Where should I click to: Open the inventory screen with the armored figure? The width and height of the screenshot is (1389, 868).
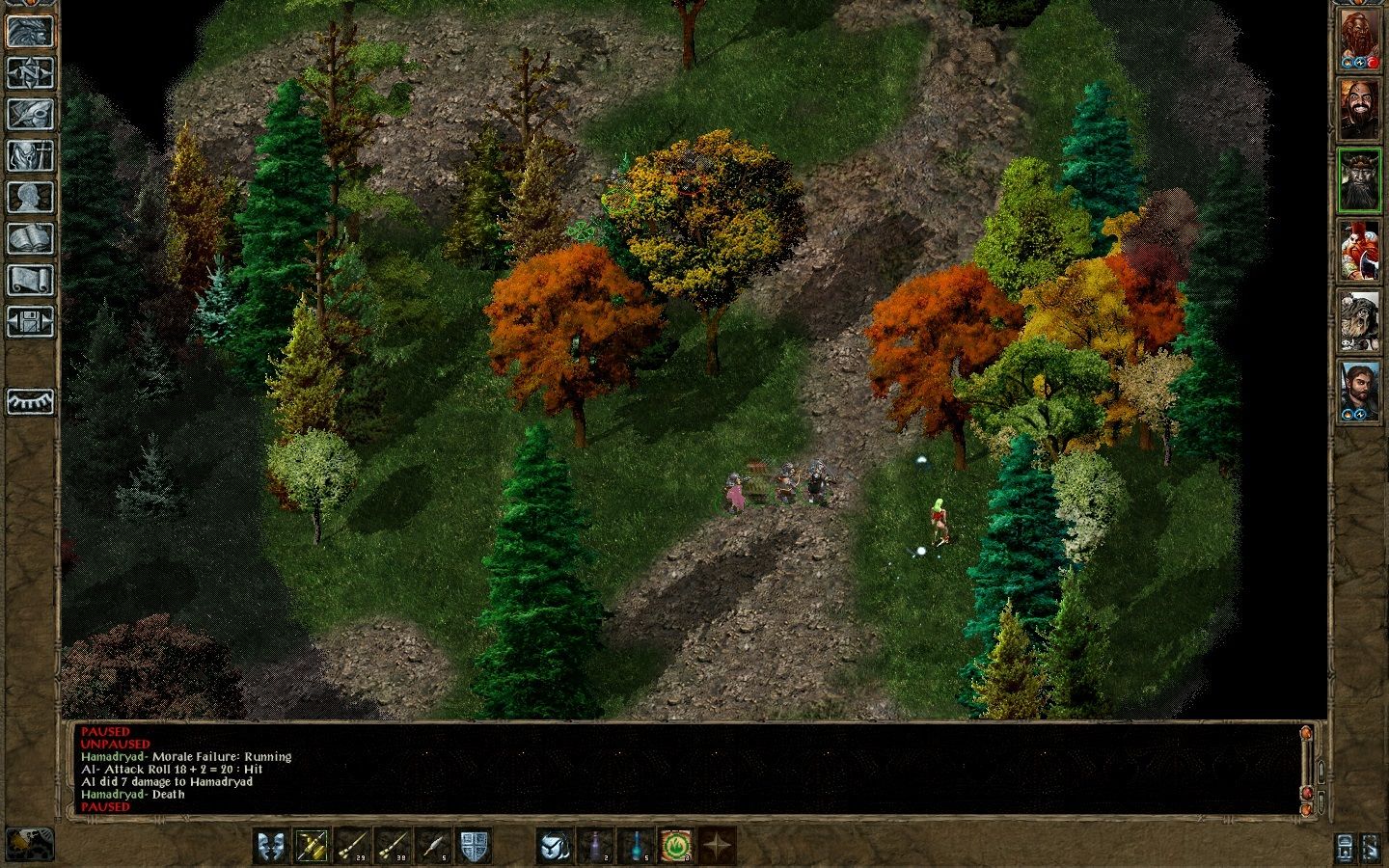(30, 155)
